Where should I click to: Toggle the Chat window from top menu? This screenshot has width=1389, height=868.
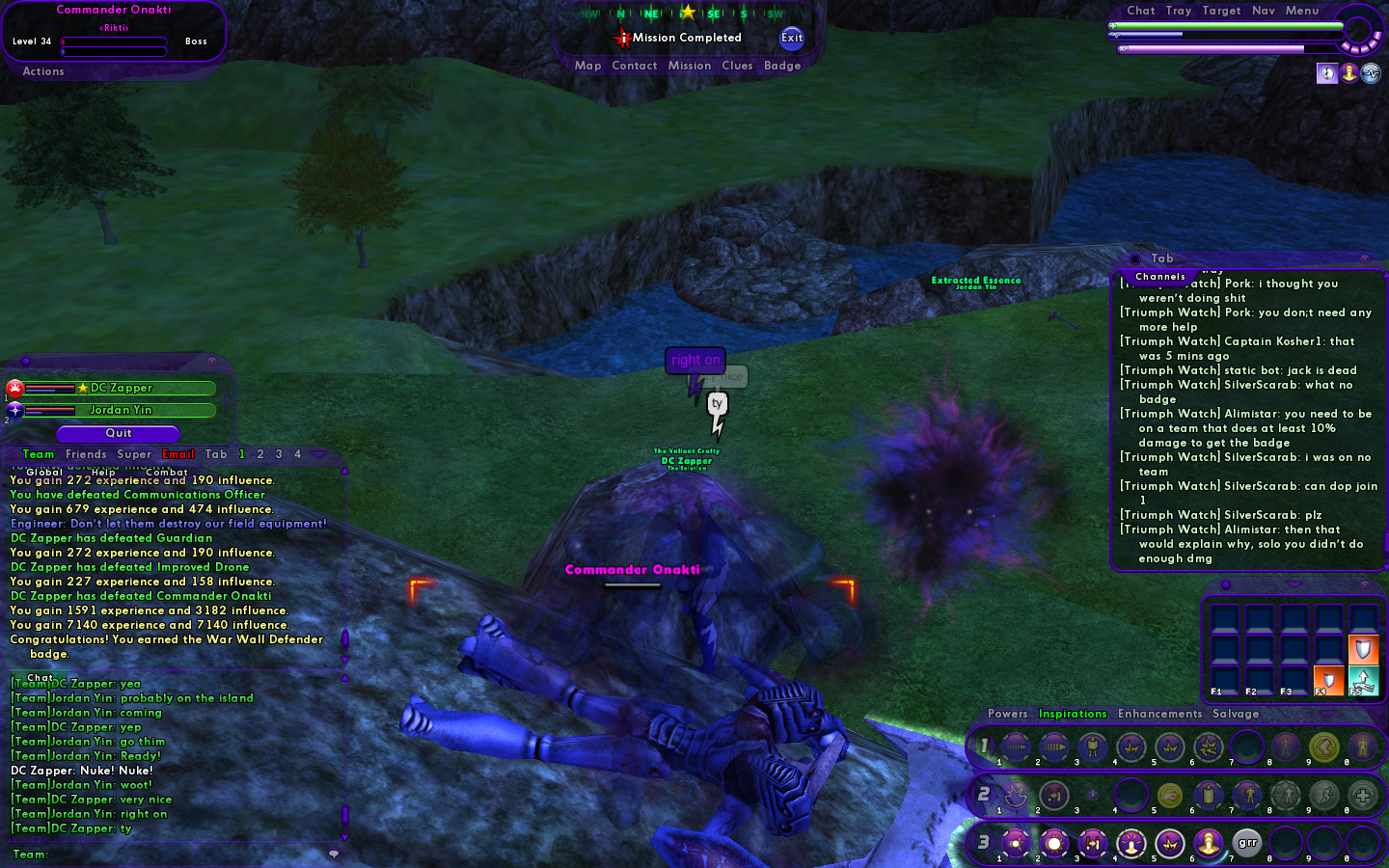pyautogui.click(x=1140, y=11)
